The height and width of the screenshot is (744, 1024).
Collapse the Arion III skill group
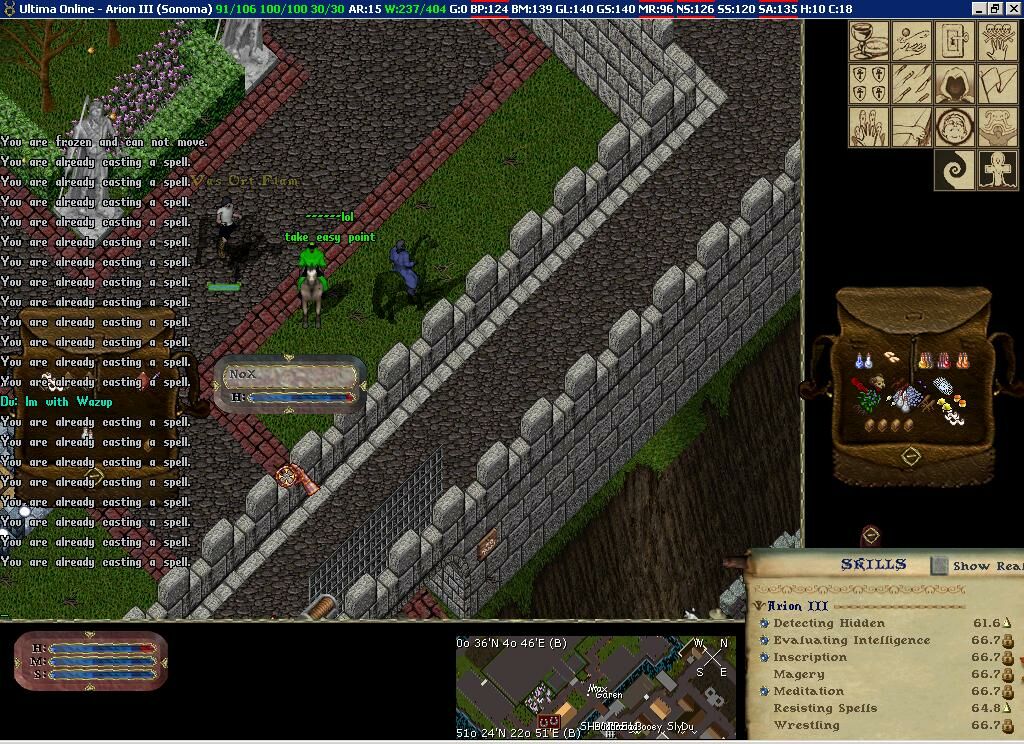pyautogui.click(x=759, y=606)
